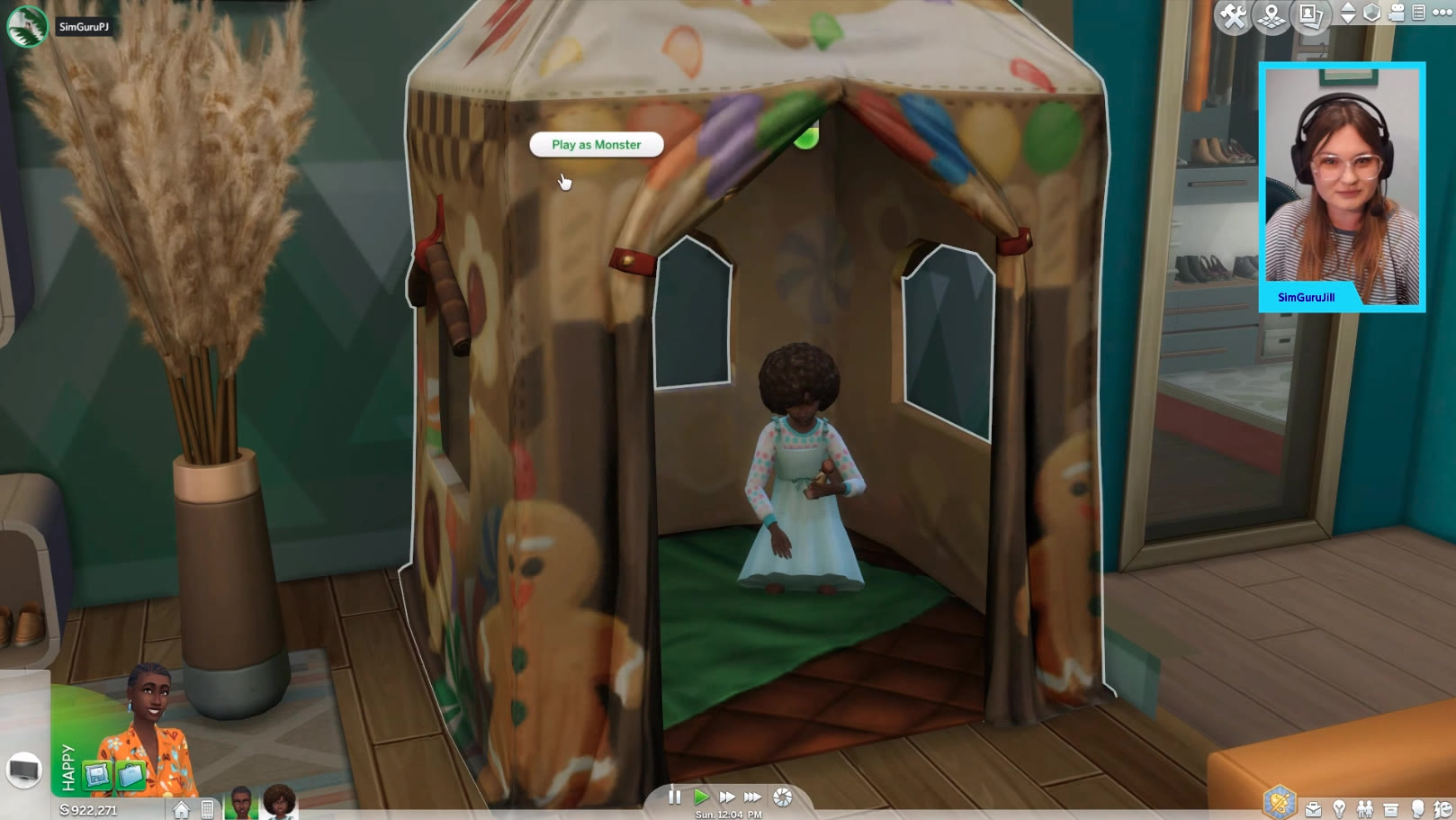The width and height of the screenshot is (1456, 820).
Task: Click the TV icon in the action queue
Action: click(x=24, y=770)
